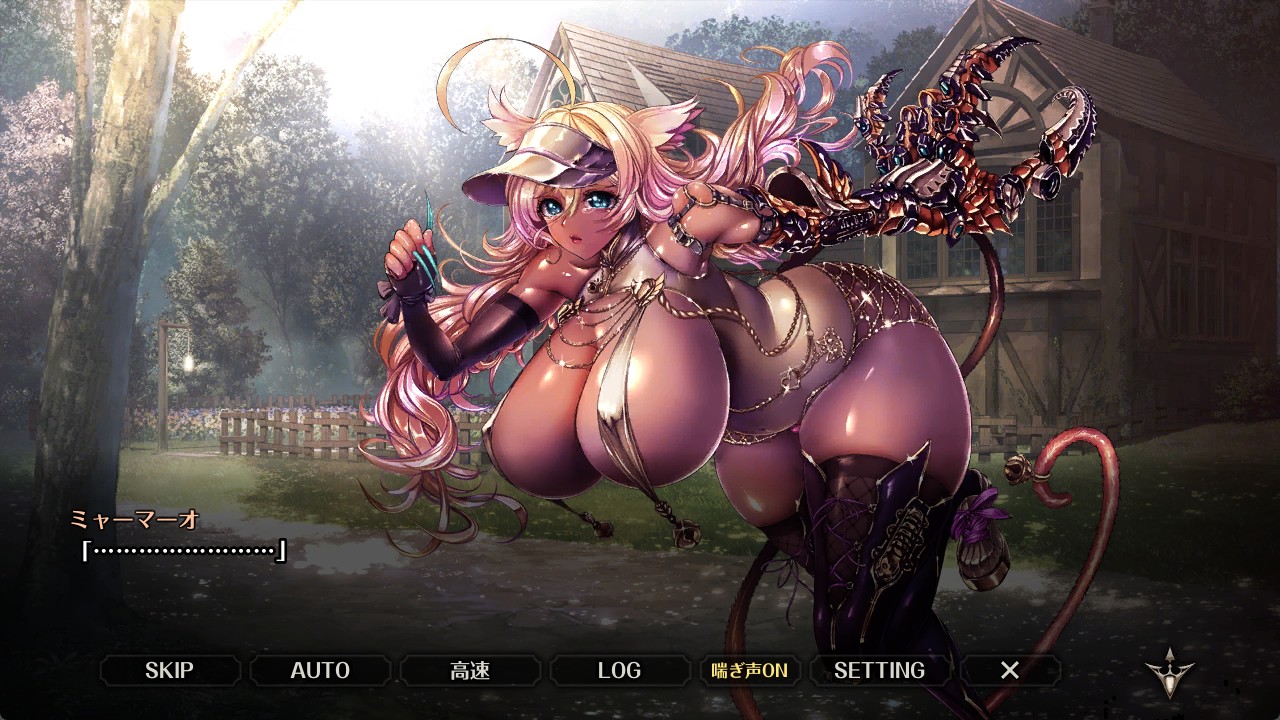The image size is (1280, 720).
Task: Enable AUTO text advance
Action: click(x=320, y=670)
